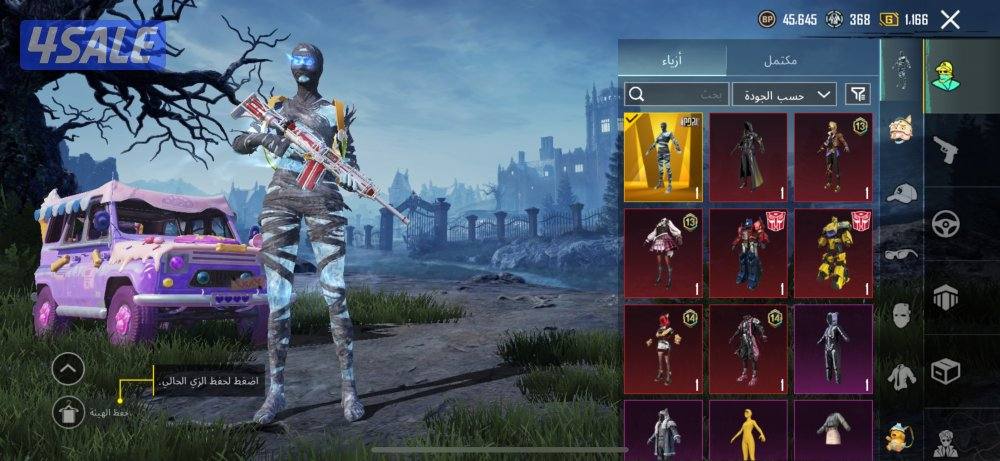
Task: Select the silver suit on purple tile
Action: coord(833,349)
